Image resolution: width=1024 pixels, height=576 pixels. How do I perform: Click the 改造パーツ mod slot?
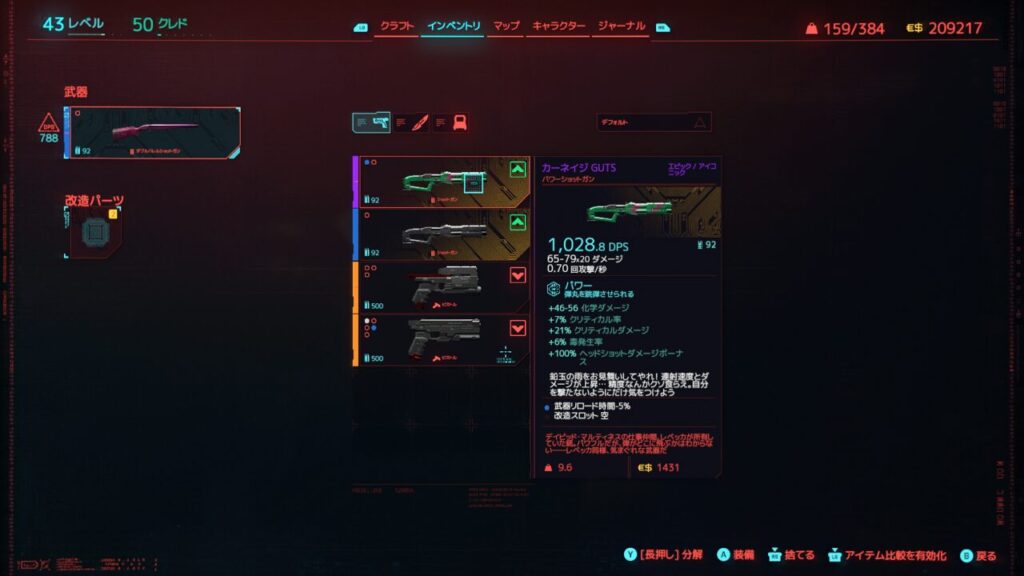[95, 233]
